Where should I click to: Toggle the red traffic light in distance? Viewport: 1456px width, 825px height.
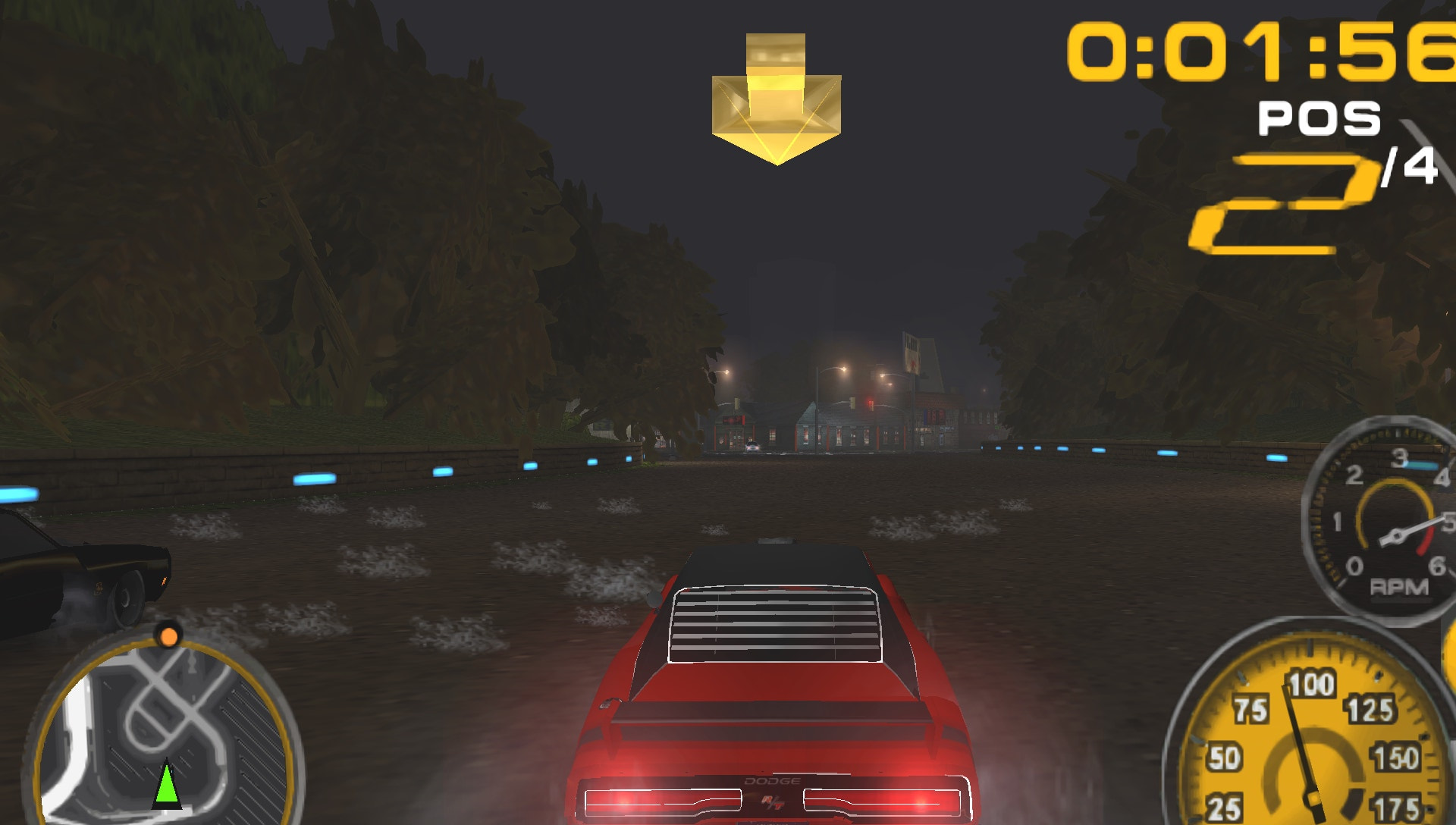(871, 403)
